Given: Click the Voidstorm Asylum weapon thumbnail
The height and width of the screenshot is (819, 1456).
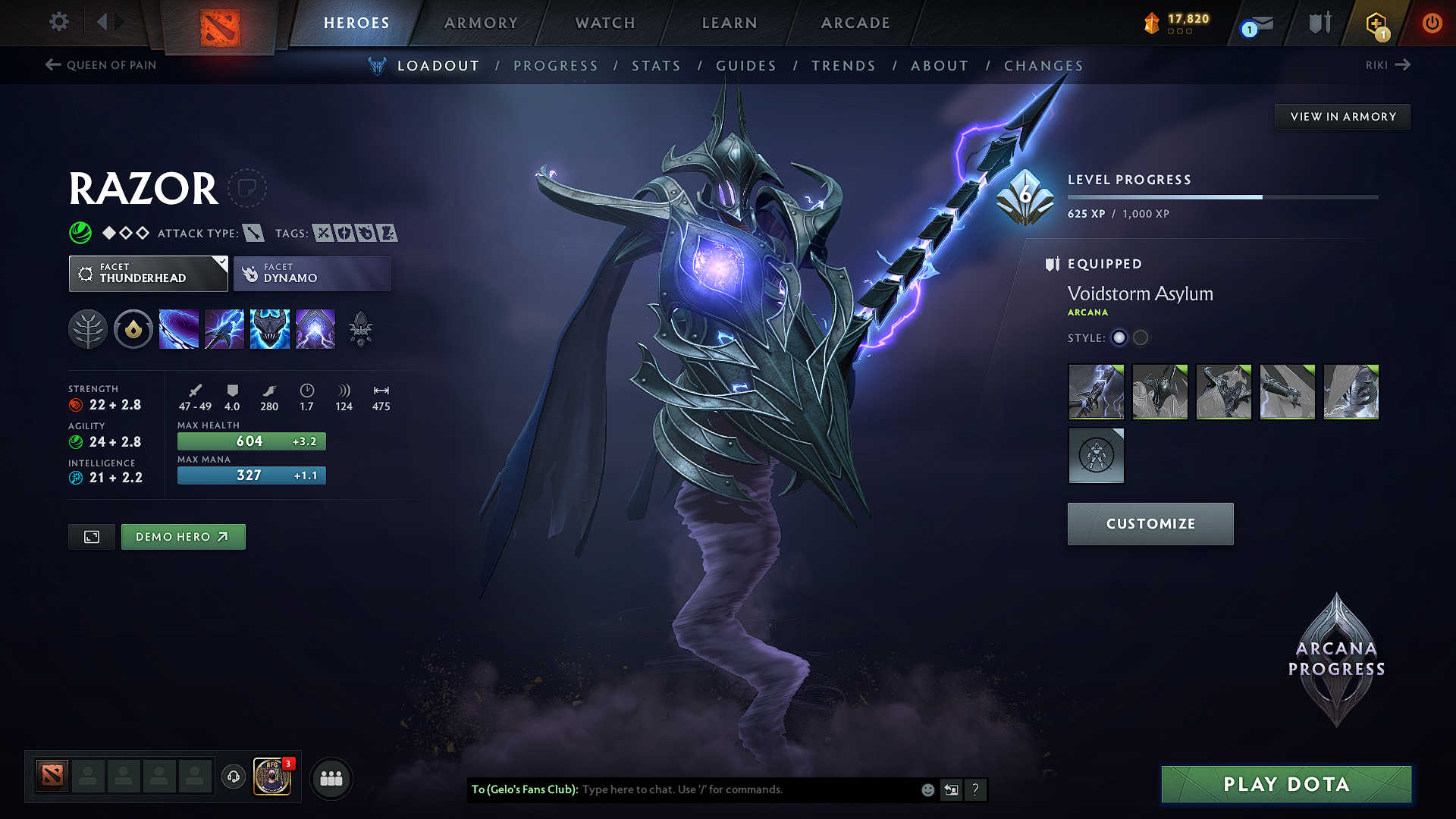Looking at the screenshot, I should click(x=1096, y=391).
